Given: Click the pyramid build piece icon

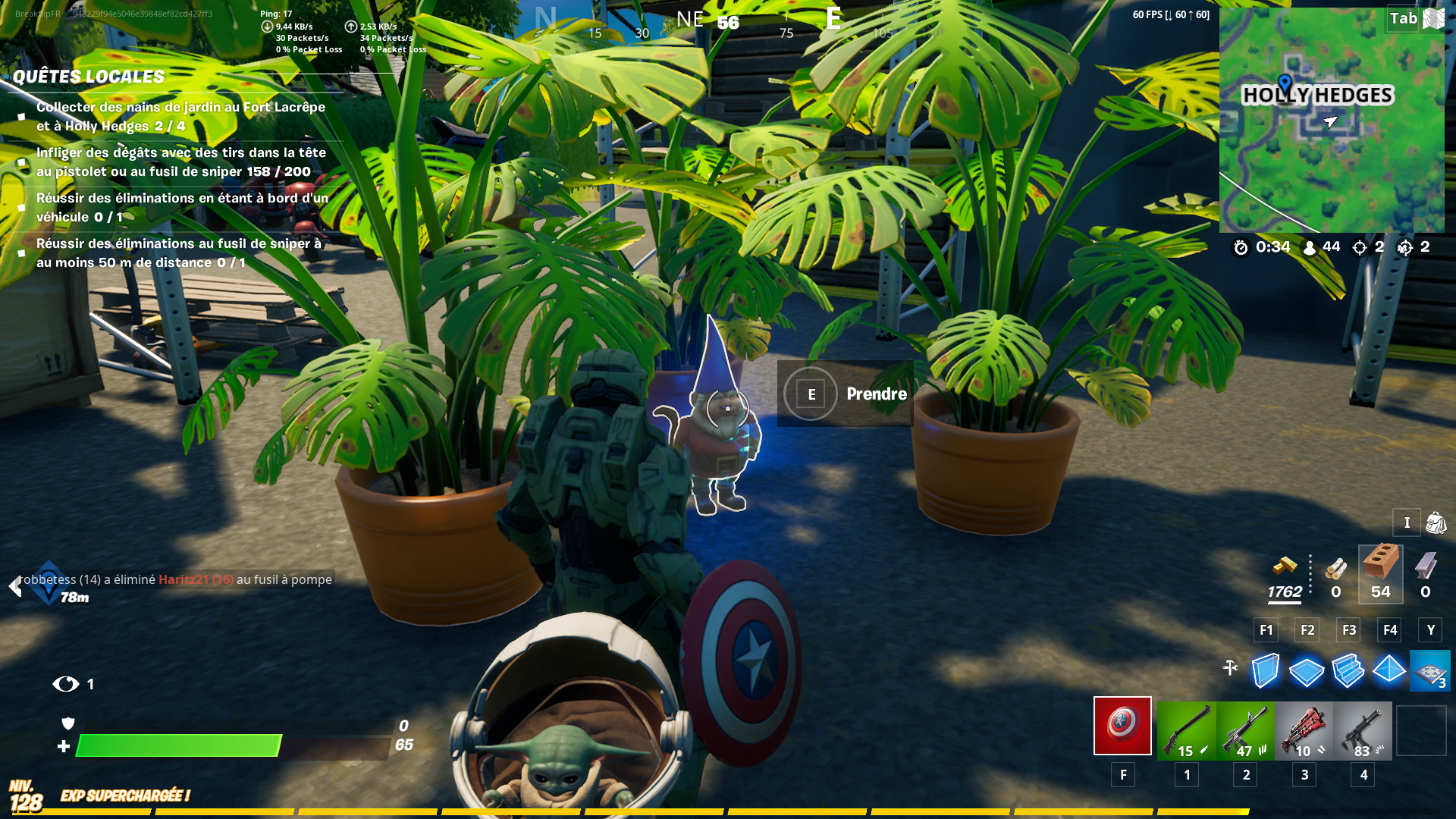Looking at the screenshot, I should click(x=1388, y=670).
